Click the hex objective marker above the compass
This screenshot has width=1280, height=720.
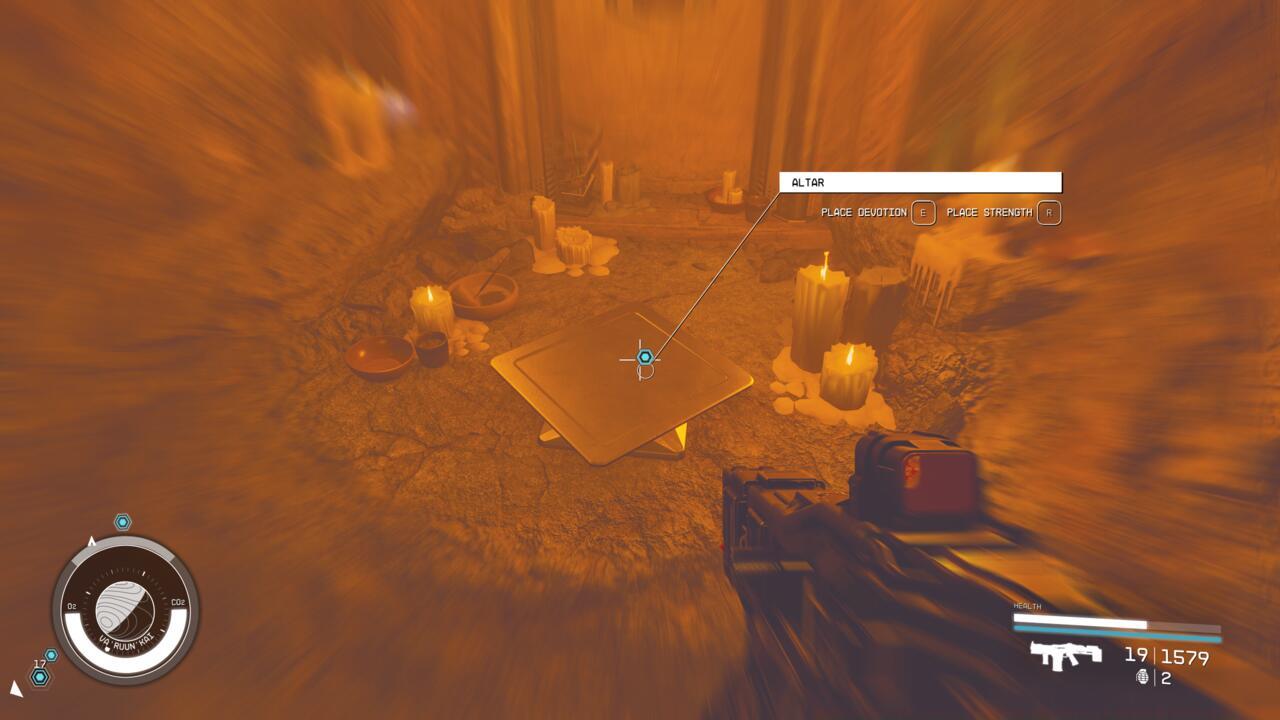pyautogui.click(x=122, y=521)
